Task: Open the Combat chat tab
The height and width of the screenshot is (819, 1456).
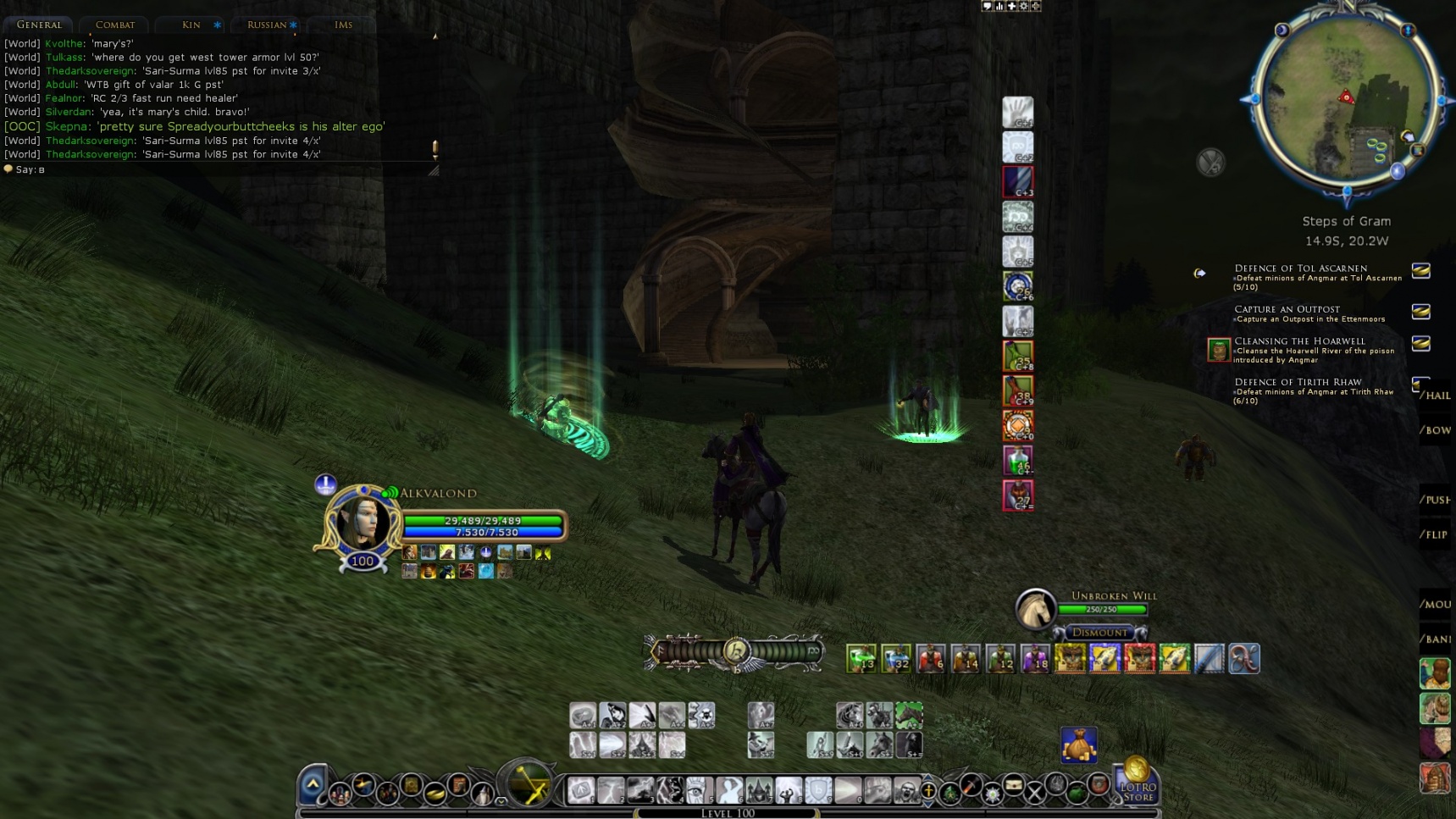Action: (115, 25)
